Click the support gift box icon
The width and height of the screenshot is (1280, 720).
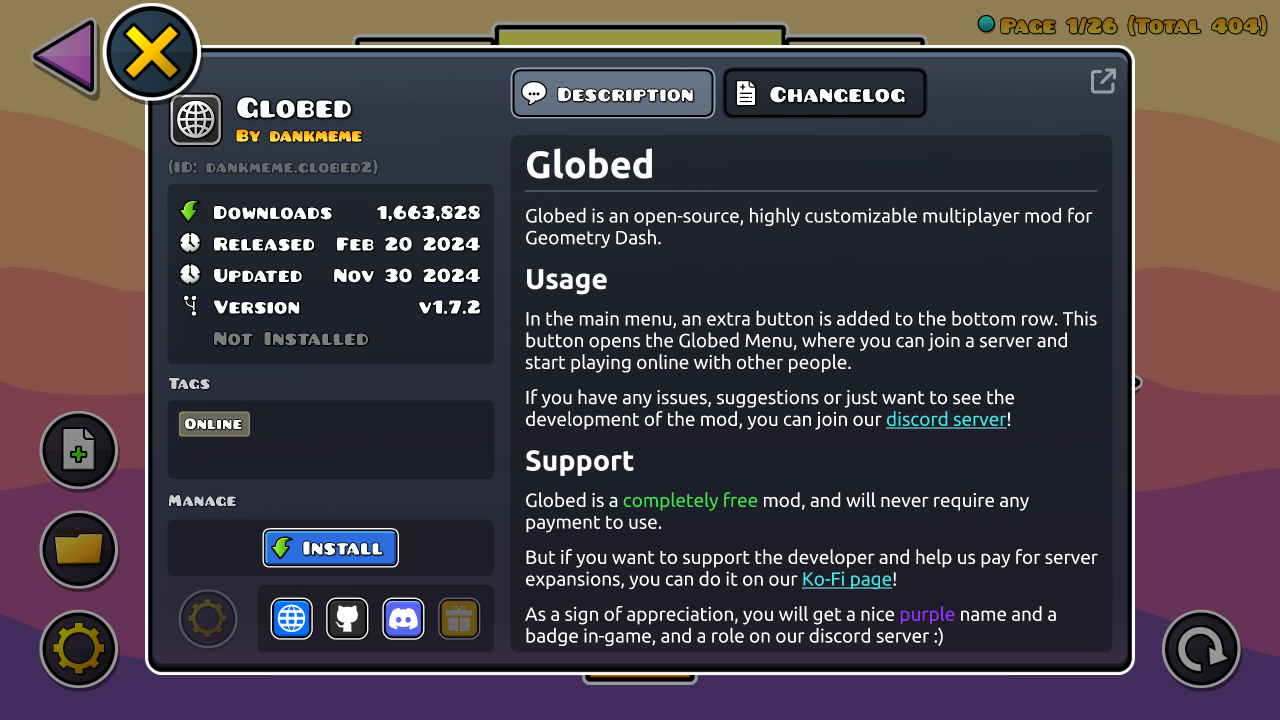[459, 619]
